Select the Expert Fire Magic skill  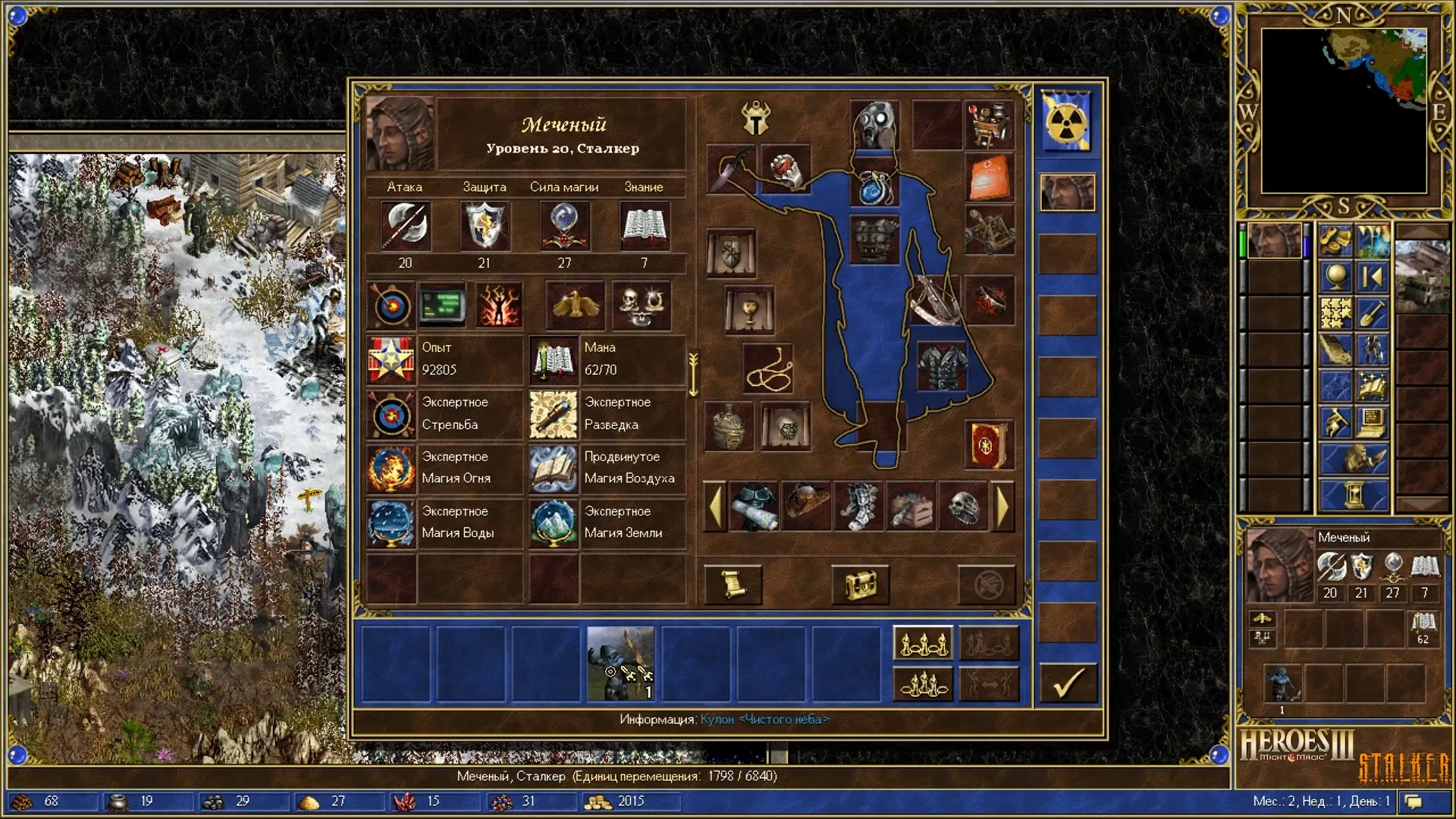391,468
